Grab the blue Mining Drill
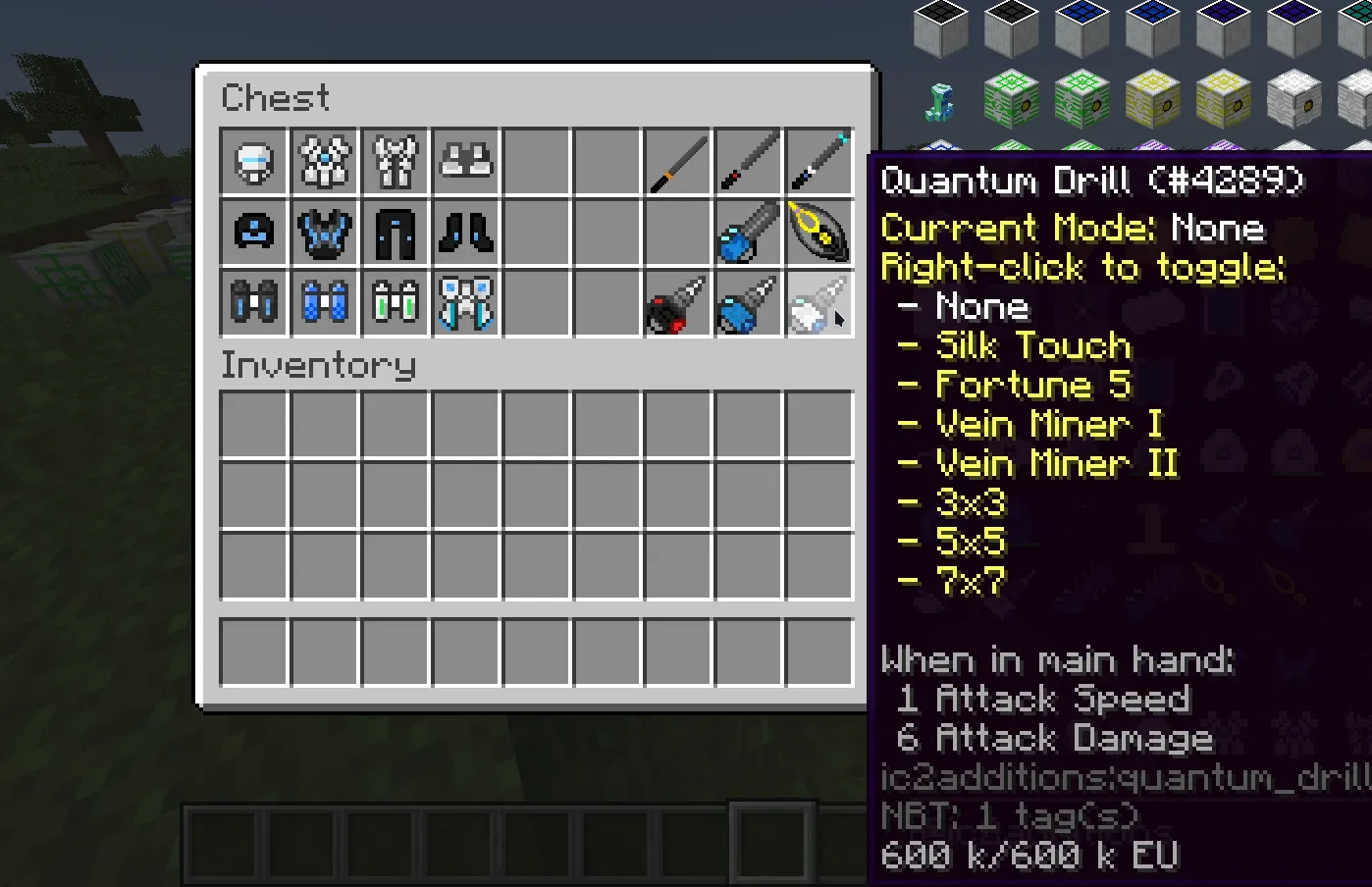The image size is (1372, 887). point(748,303)
